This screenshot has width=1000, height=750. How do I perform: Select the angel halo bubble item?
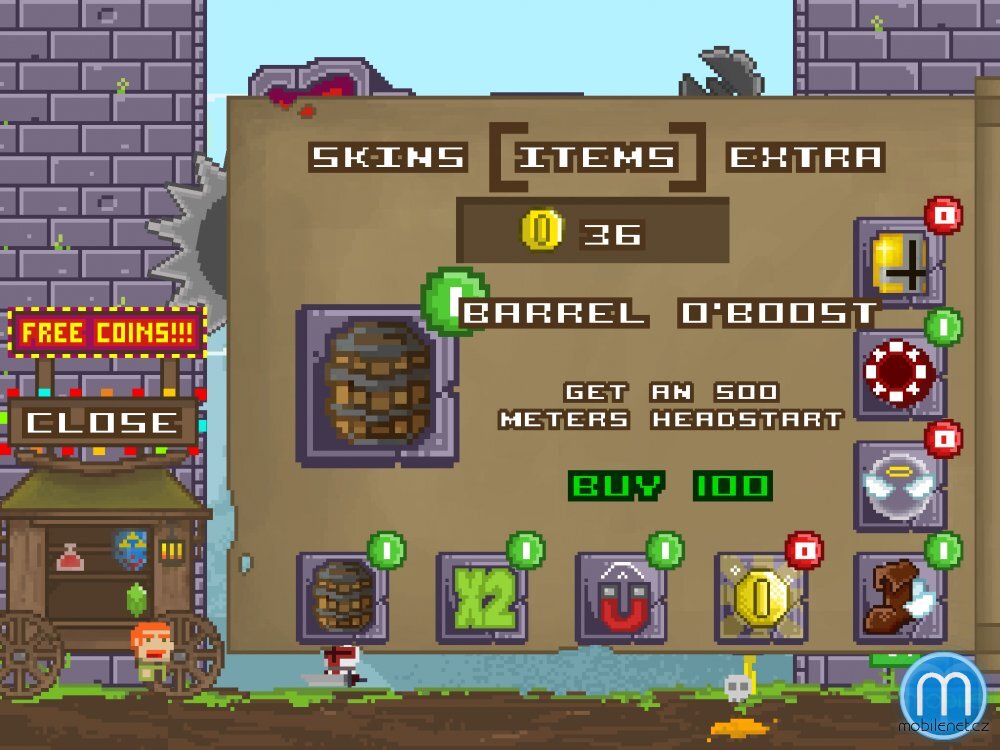[899, 485]
